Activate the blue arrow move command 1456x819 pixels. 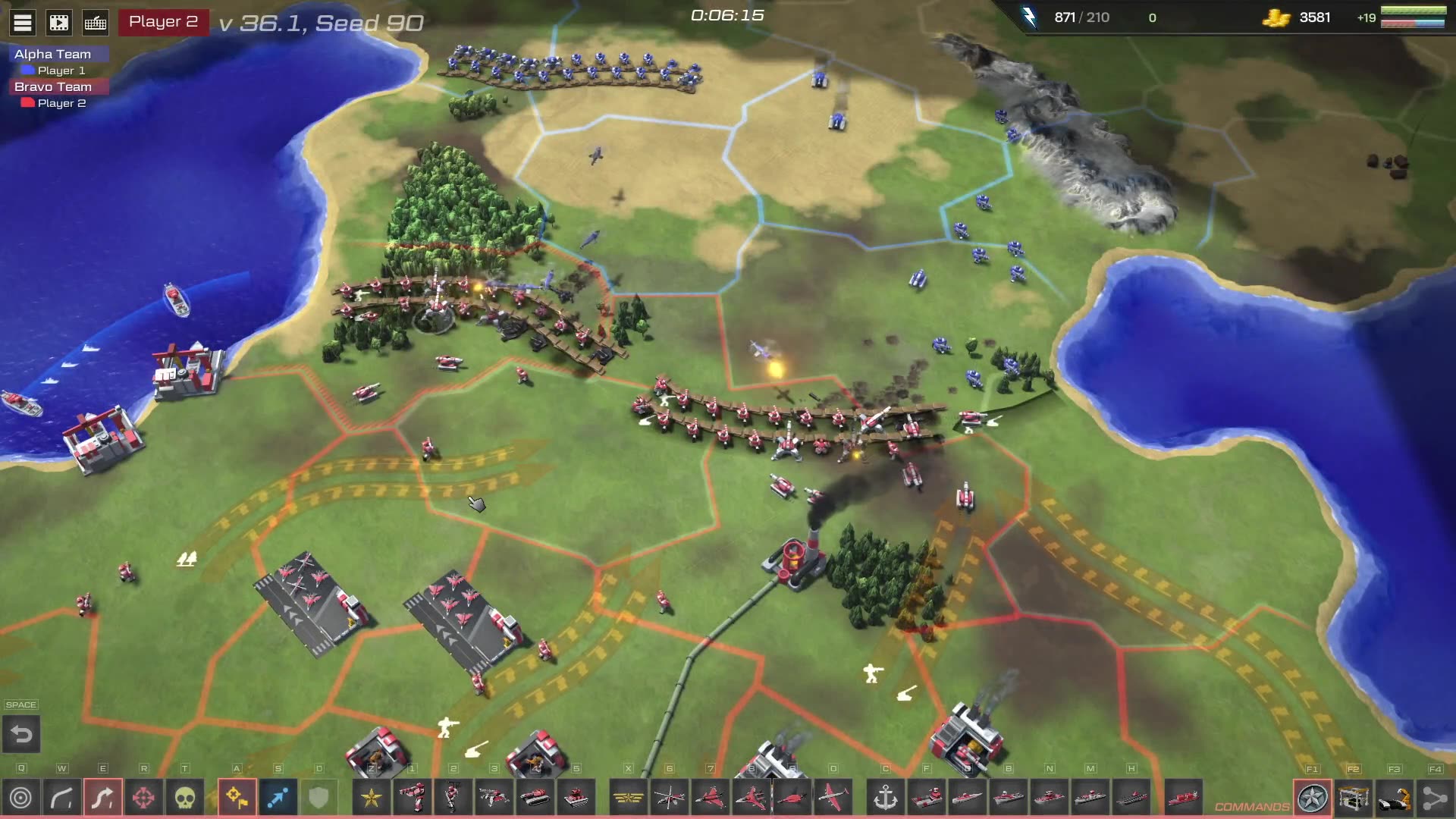point(278,798)
